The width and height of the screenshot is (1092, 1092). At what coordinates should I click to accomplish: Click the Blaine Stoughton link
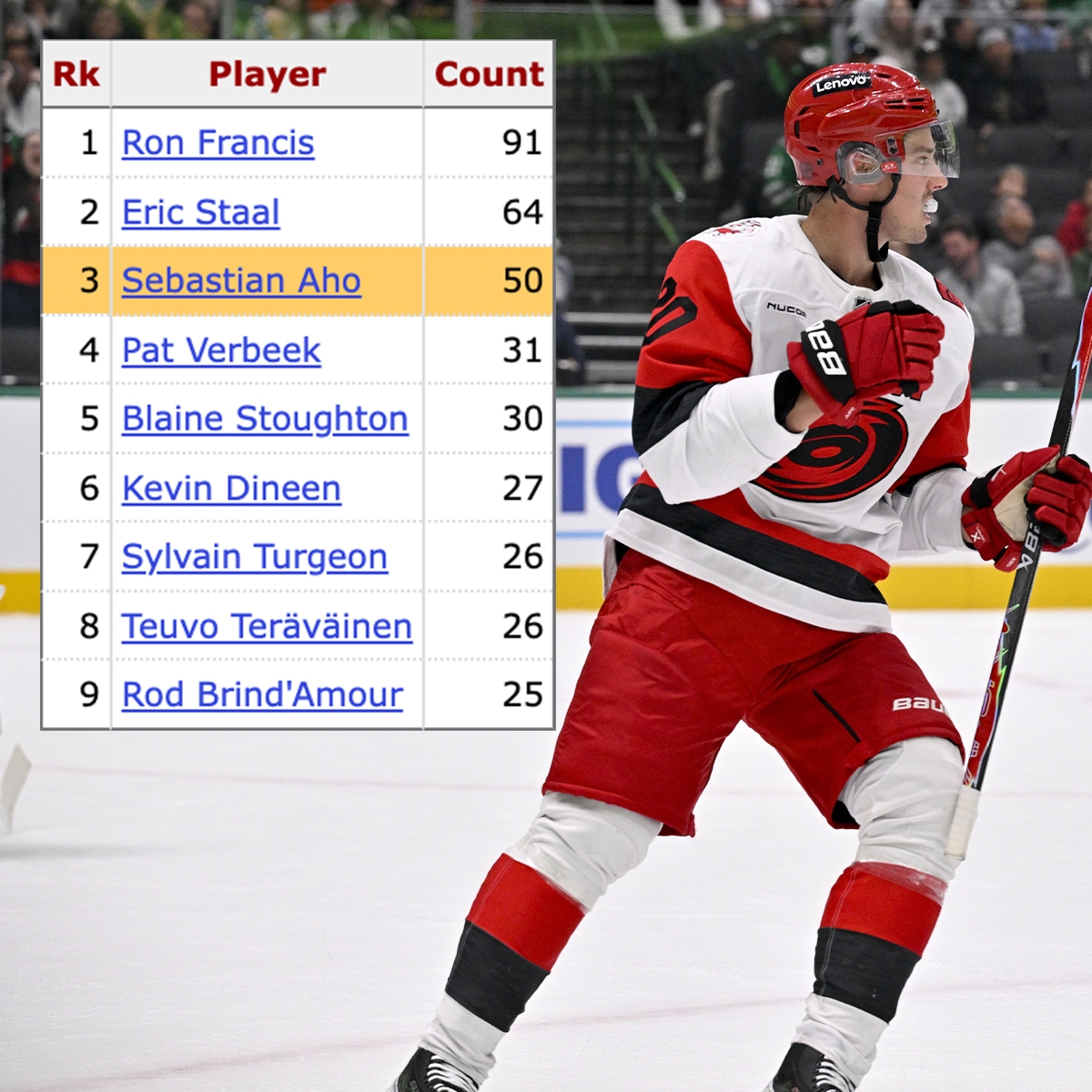pos(265,419)
